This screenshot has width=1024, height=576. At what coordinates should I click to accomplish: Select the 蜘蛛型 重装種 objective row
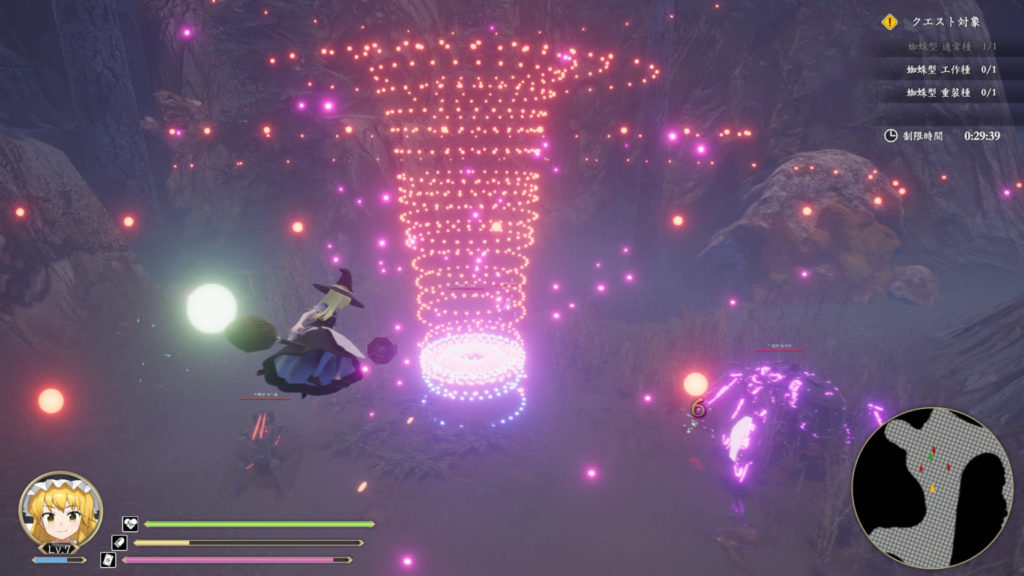click(951, 92)
